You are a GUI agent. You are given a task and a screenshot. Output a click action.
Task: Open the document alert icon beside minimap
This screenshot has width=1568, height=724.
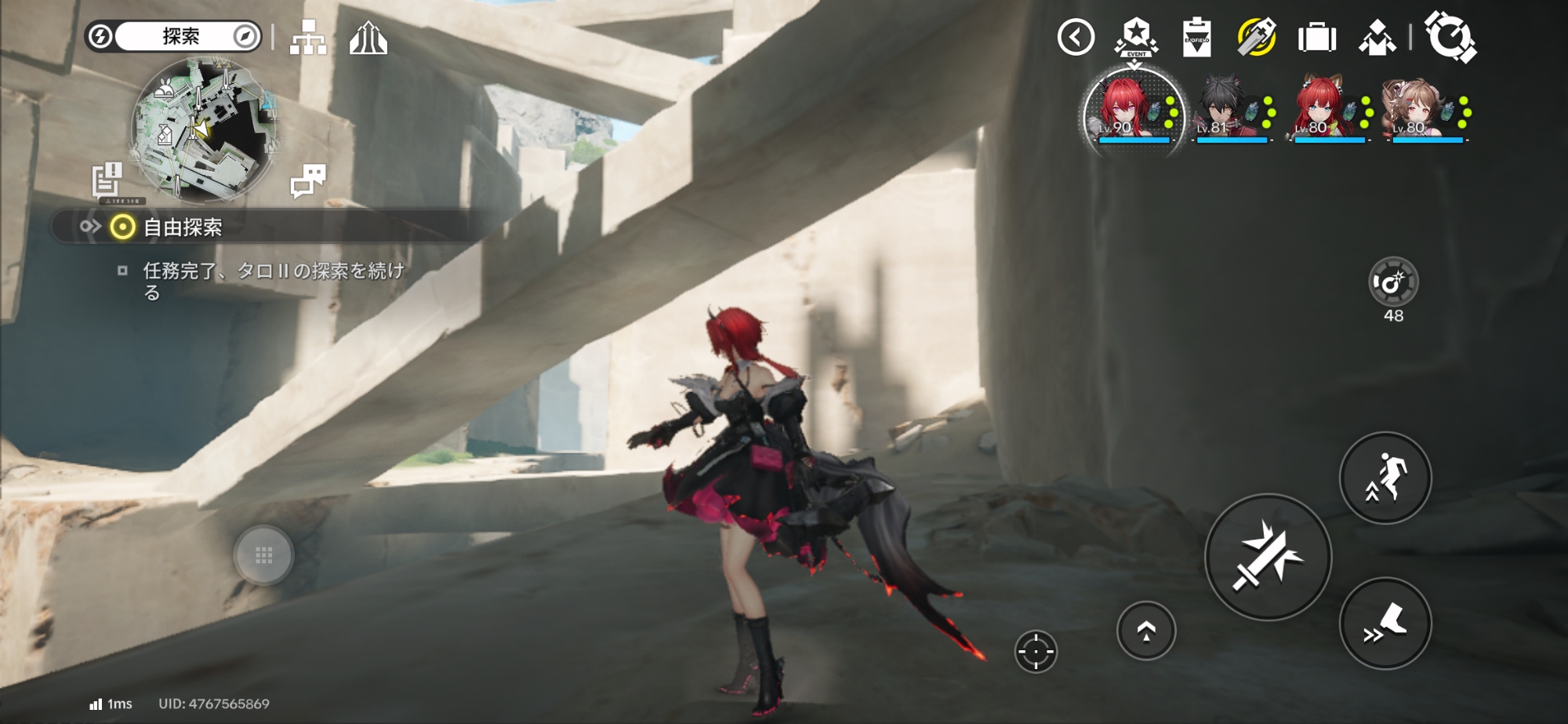click(x=107, y=180)
